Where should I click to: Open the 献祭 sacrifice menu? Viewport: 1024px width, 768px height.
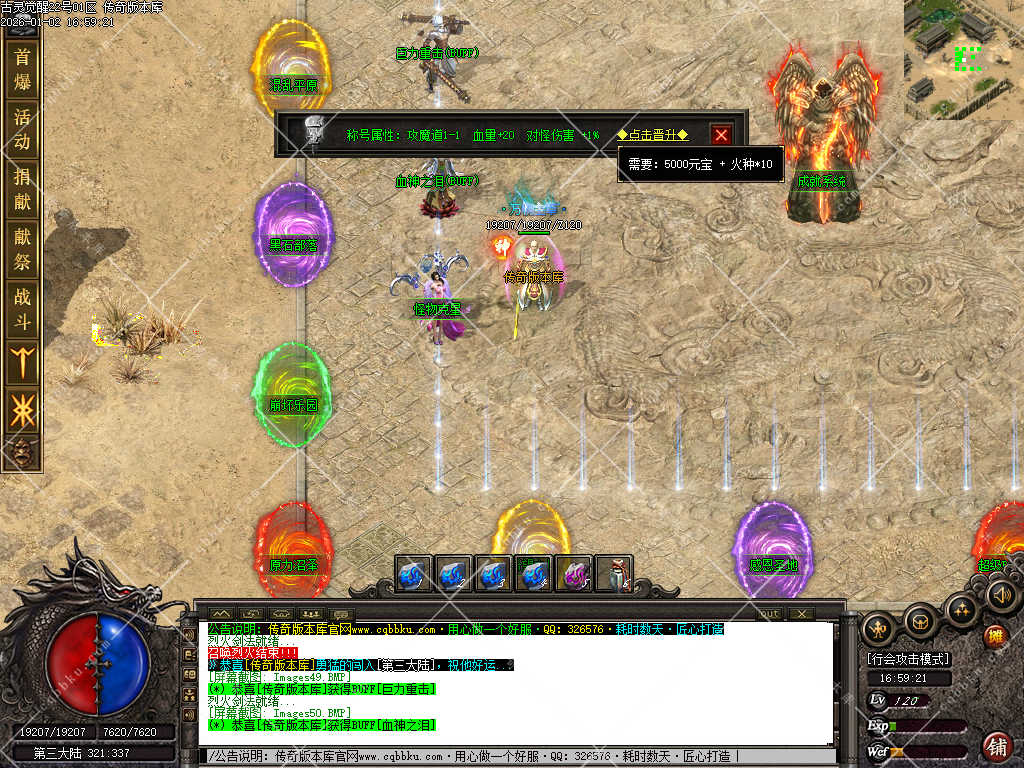pyautogui.click(x=22, y=249)
